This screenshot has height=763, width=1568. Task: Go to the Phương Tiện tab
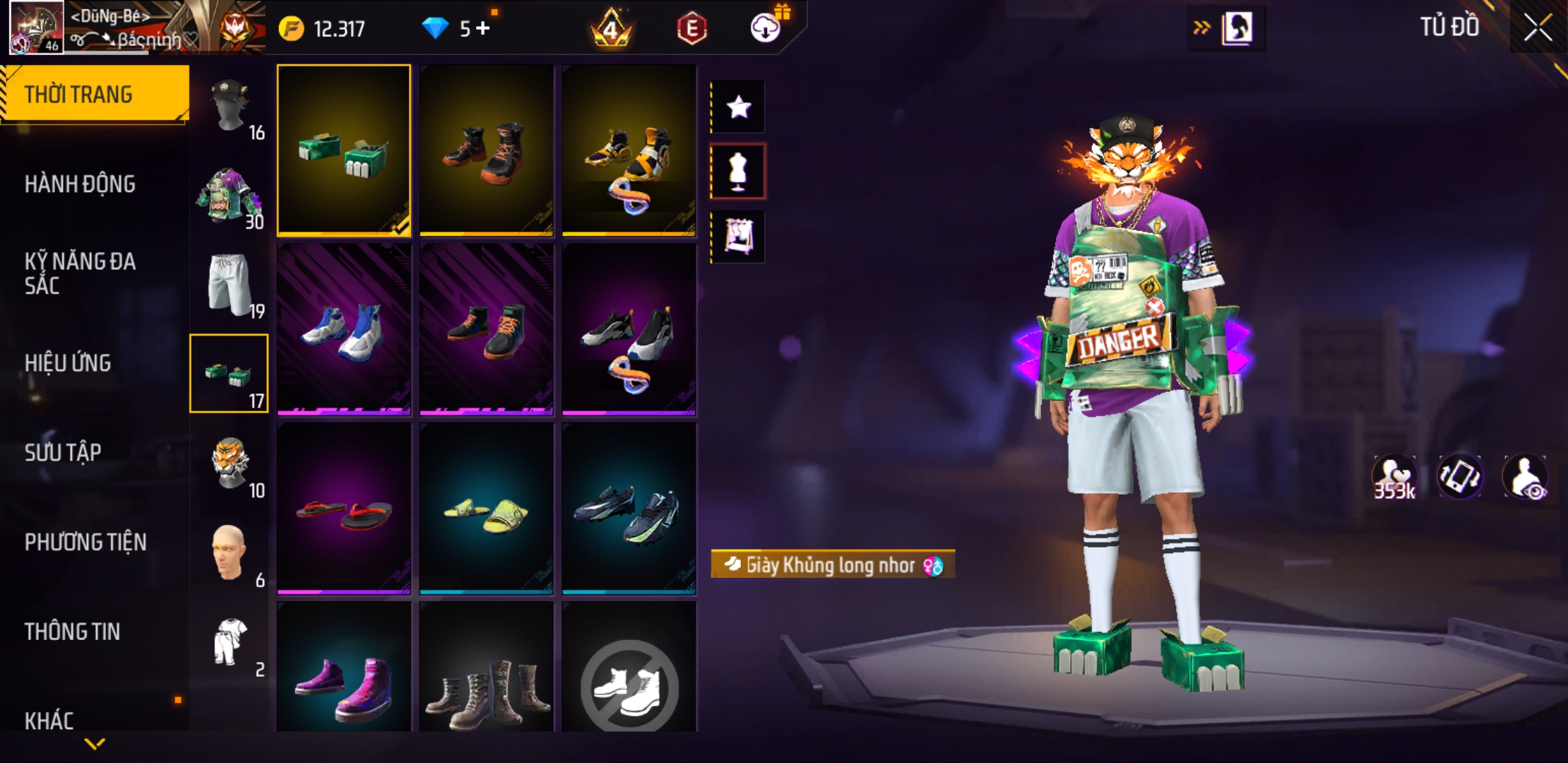(85, 542)
